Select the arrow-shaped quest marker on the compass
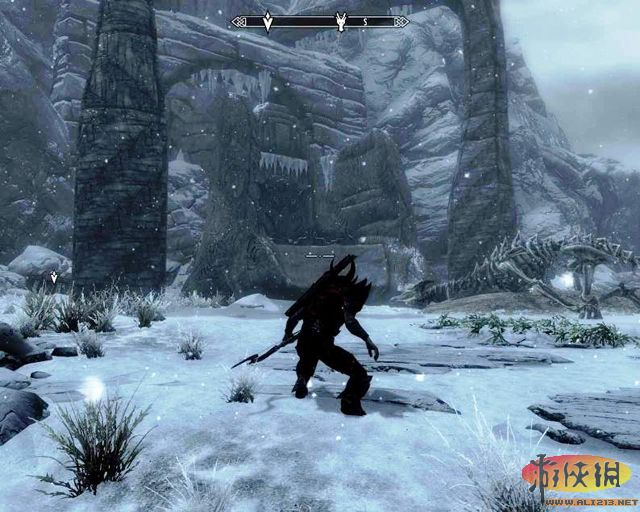Viewport: 640px width, 512px height. tap(267, 21)
